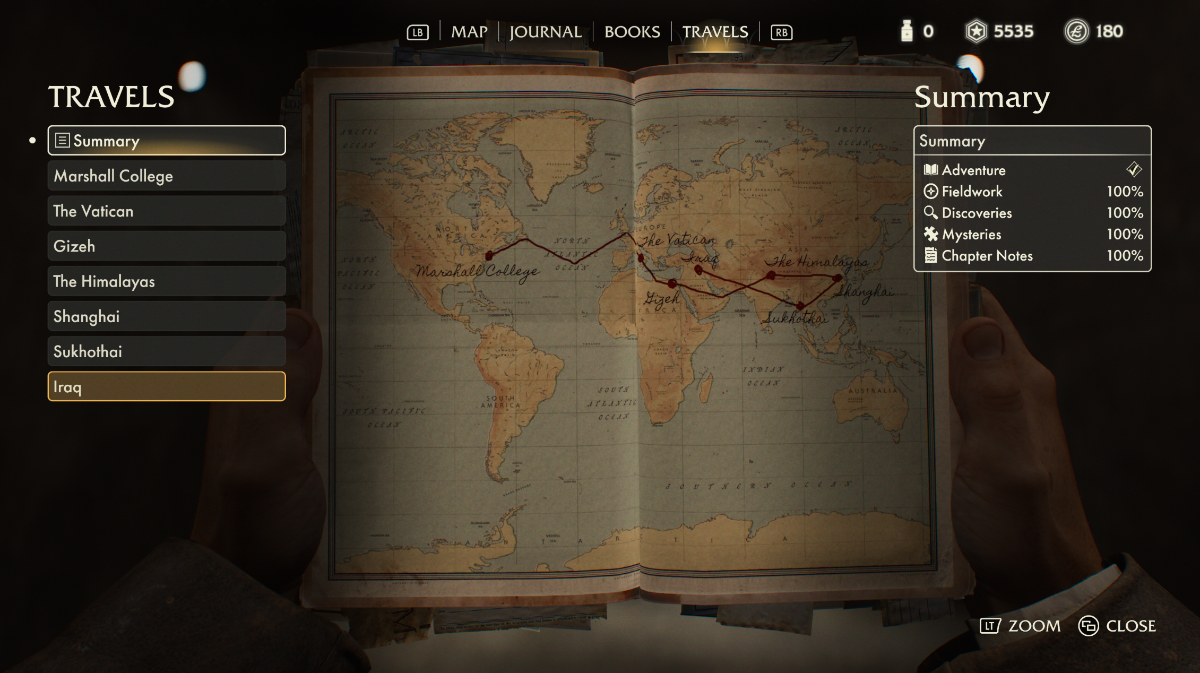
Task: Open the Shanghai travel entry
Action: [x=167, y=316]
